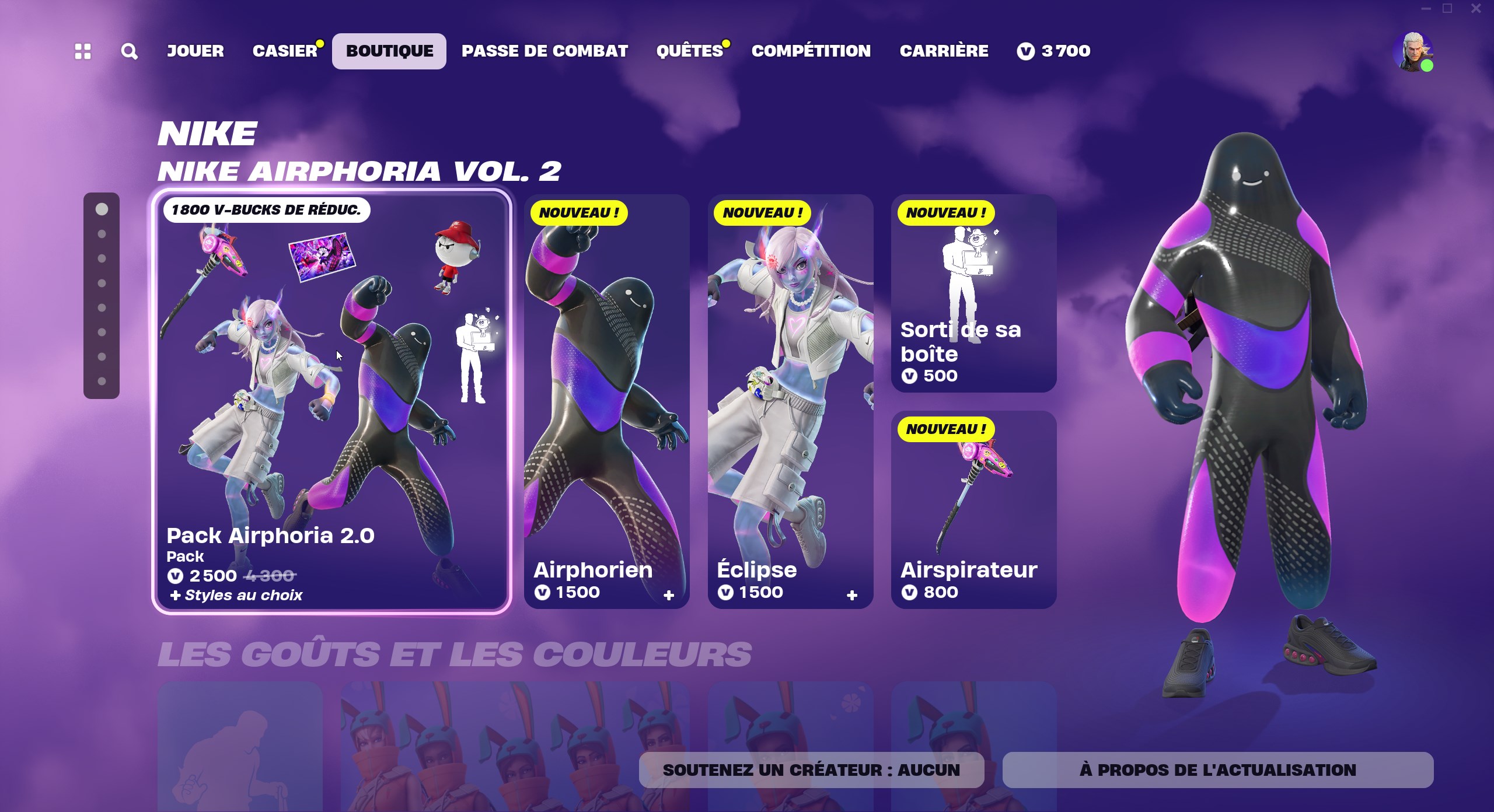Open the CARRIÈRE page
The image size is (1494, 812).
tap(944, 51)
